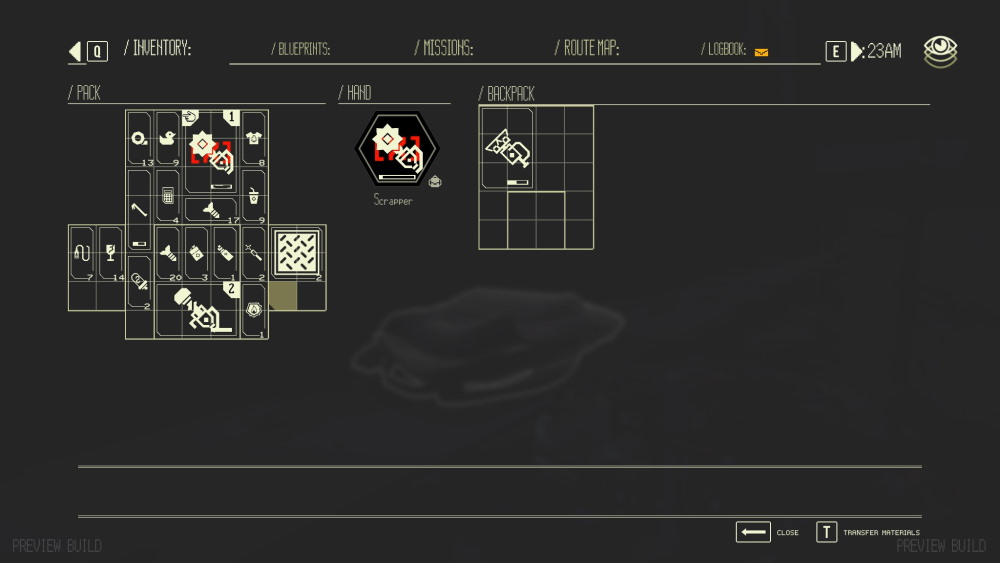Select the rubber duck item stack

coord(168,139)
